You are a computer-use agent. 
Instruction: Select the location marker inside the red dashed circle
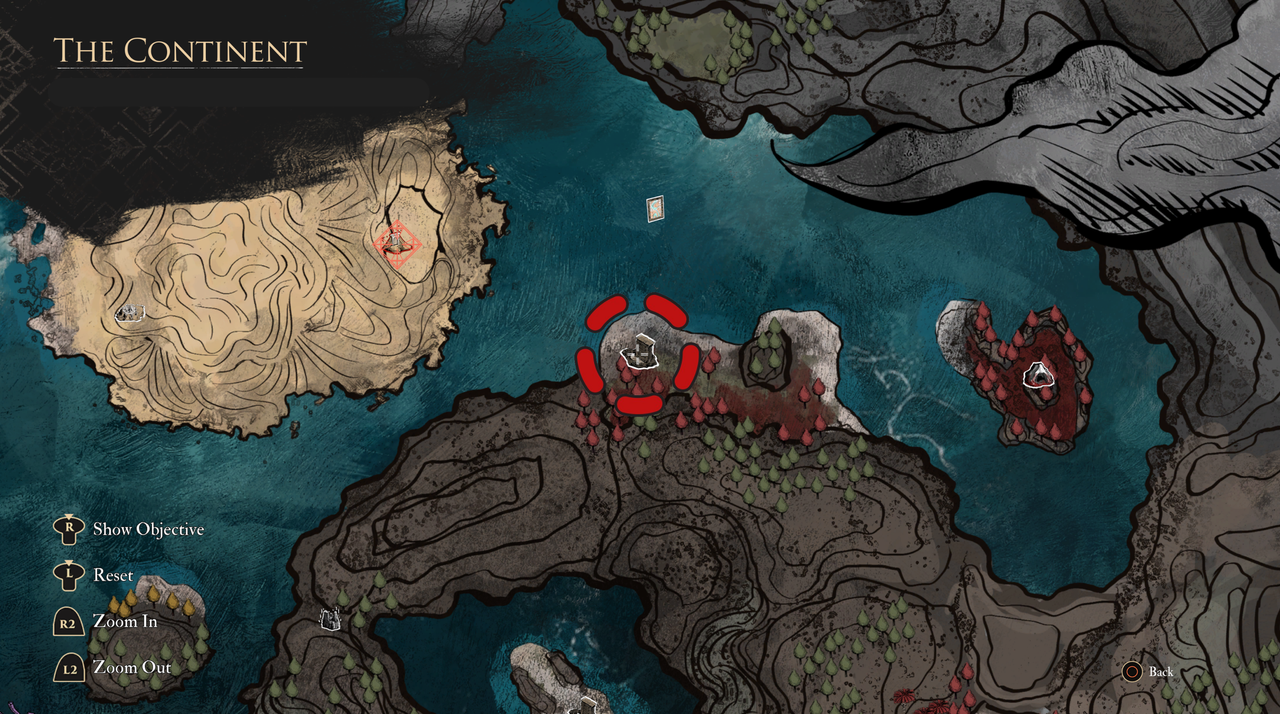(638, 354)
